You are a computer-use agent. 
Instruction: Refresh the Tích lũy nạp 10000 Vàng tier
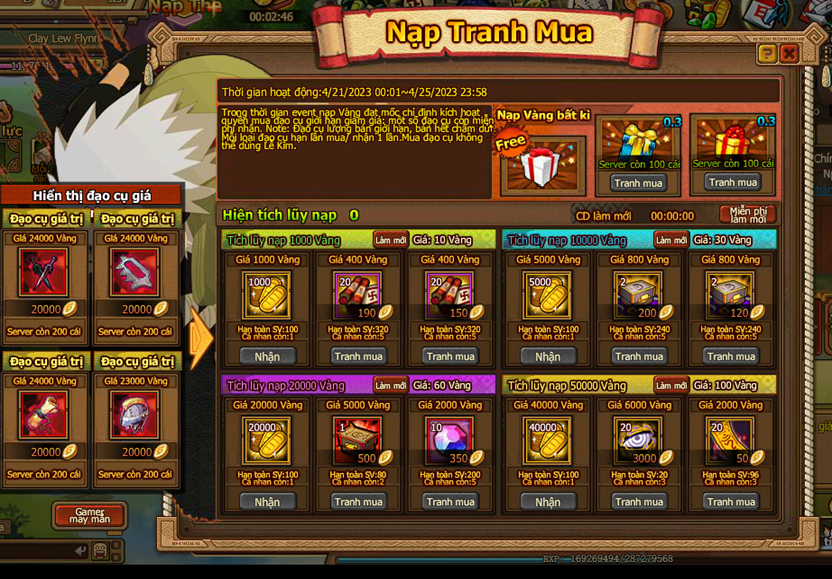click(x=671, y=240)
